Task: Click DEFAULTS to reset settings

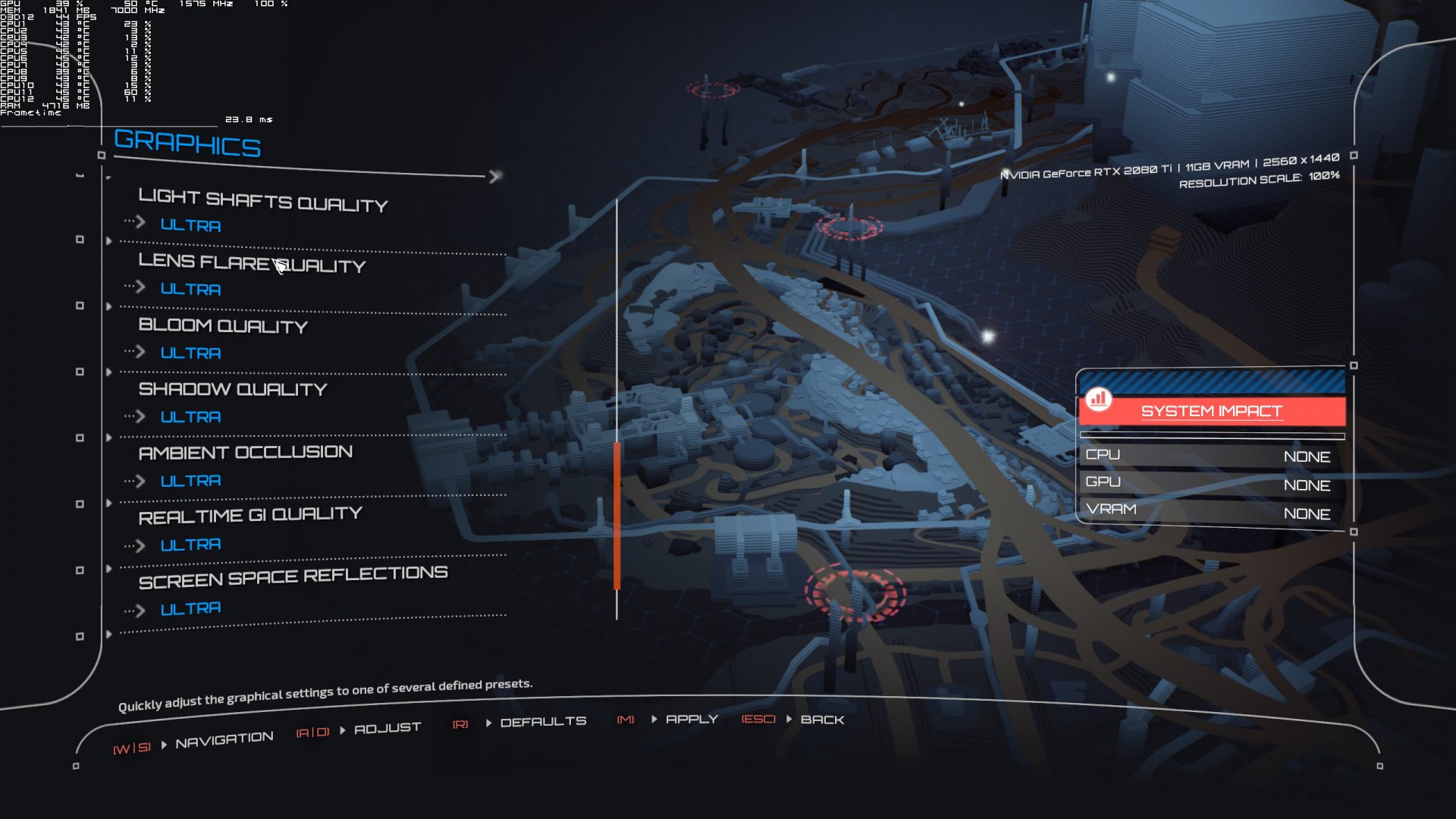Action: coord(544,720)
